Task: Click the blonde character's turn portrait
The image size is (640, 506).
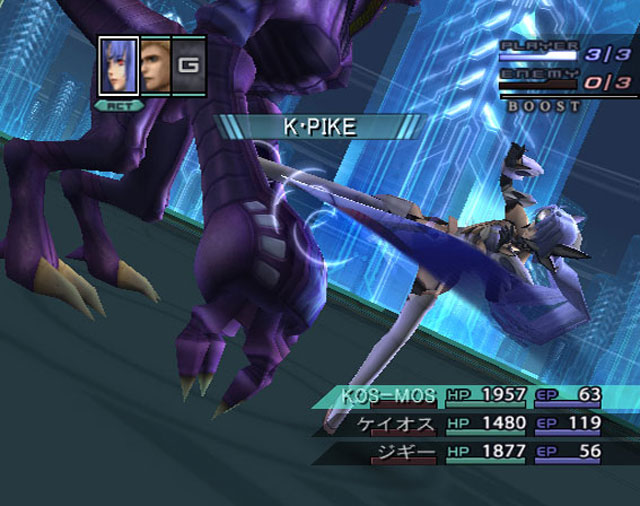Action: pos(155,67)
